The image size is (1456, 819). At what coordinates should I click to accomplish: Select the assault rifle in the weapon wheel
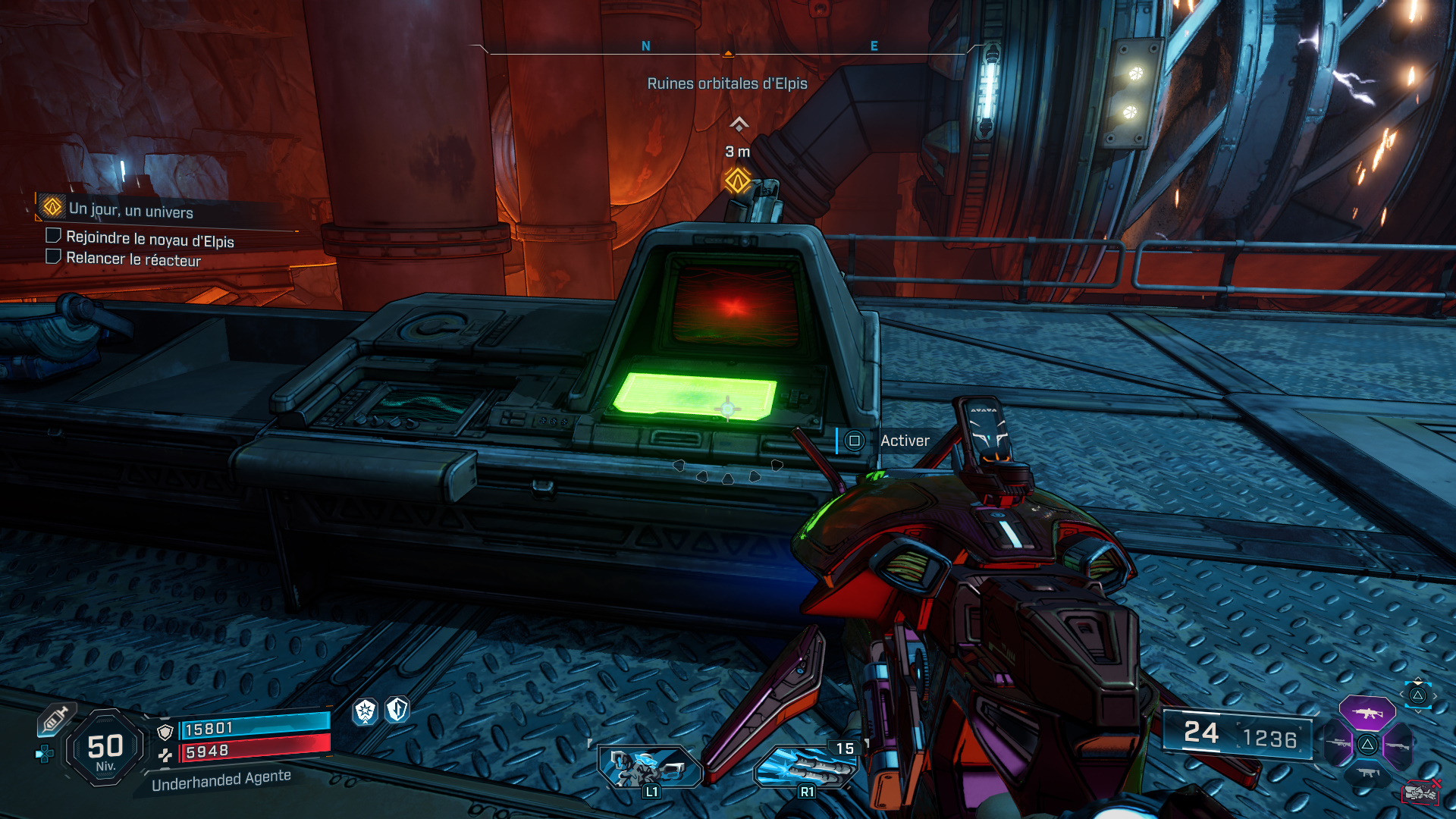pos(1367,713)
